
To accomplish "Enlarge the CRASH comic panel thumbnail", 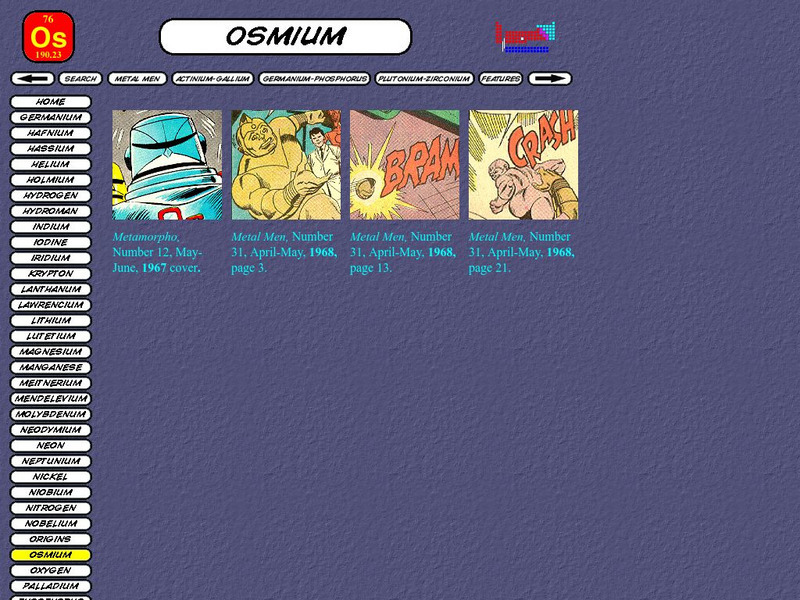I will [523, 165].
